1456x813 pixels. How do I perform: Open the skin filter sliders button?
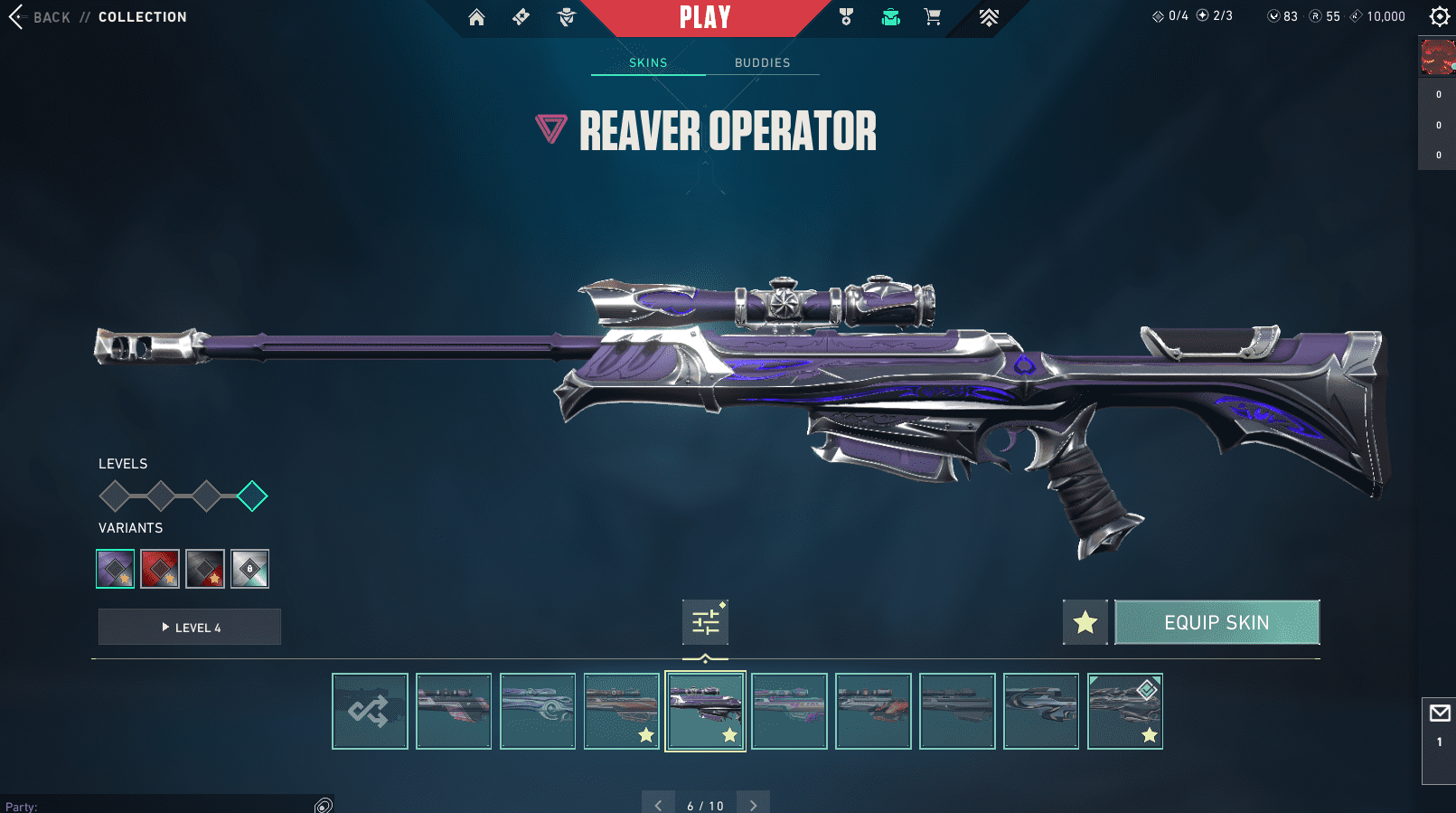point(705,622)
